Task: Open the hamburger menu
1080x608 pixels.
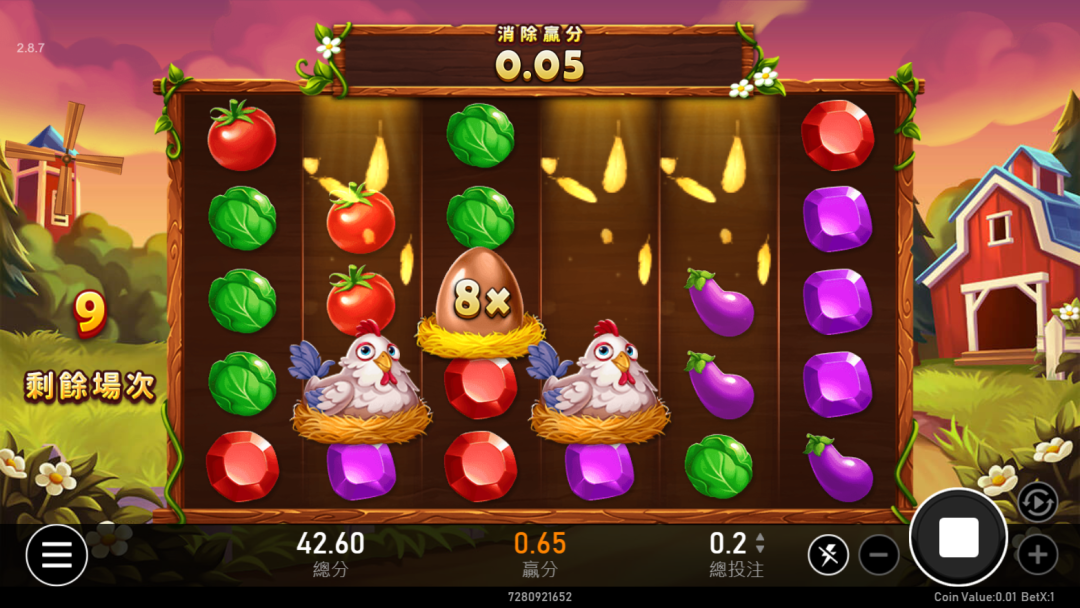Action: click(x=56, y=555)
